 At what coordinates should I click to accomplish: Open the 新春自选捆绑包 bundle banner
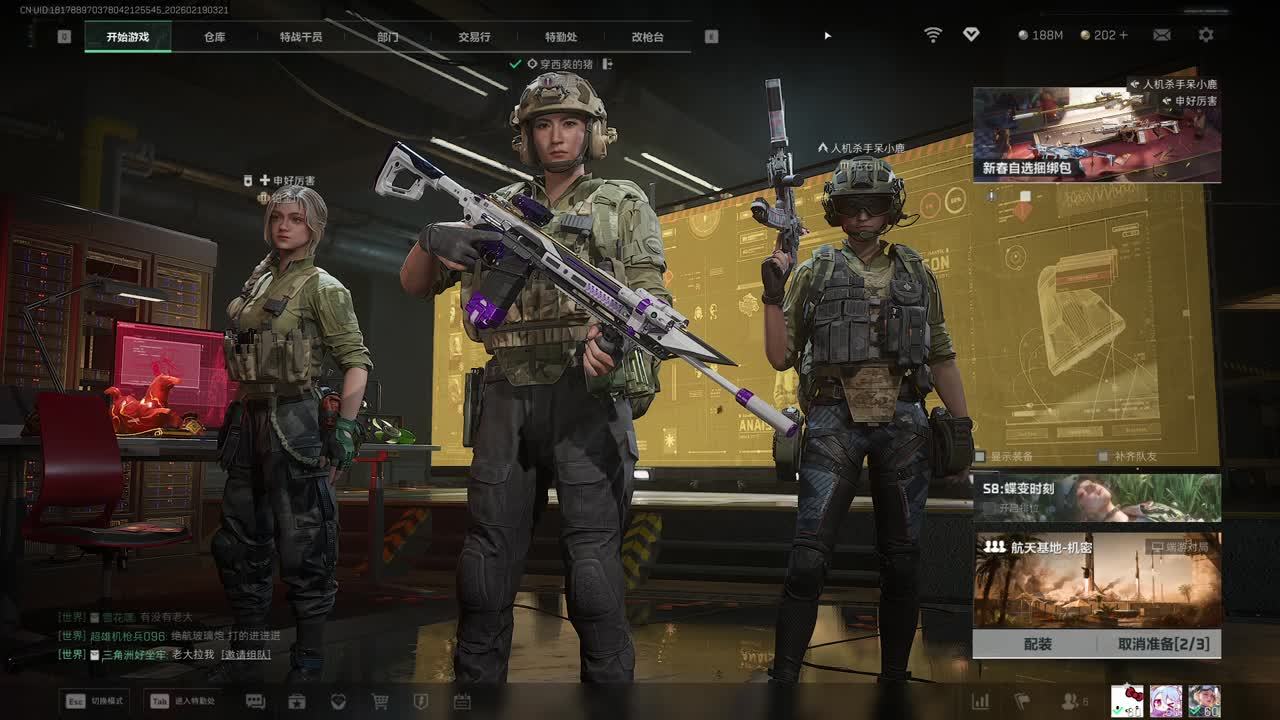pyautogui.click(x=1097, y=135)
